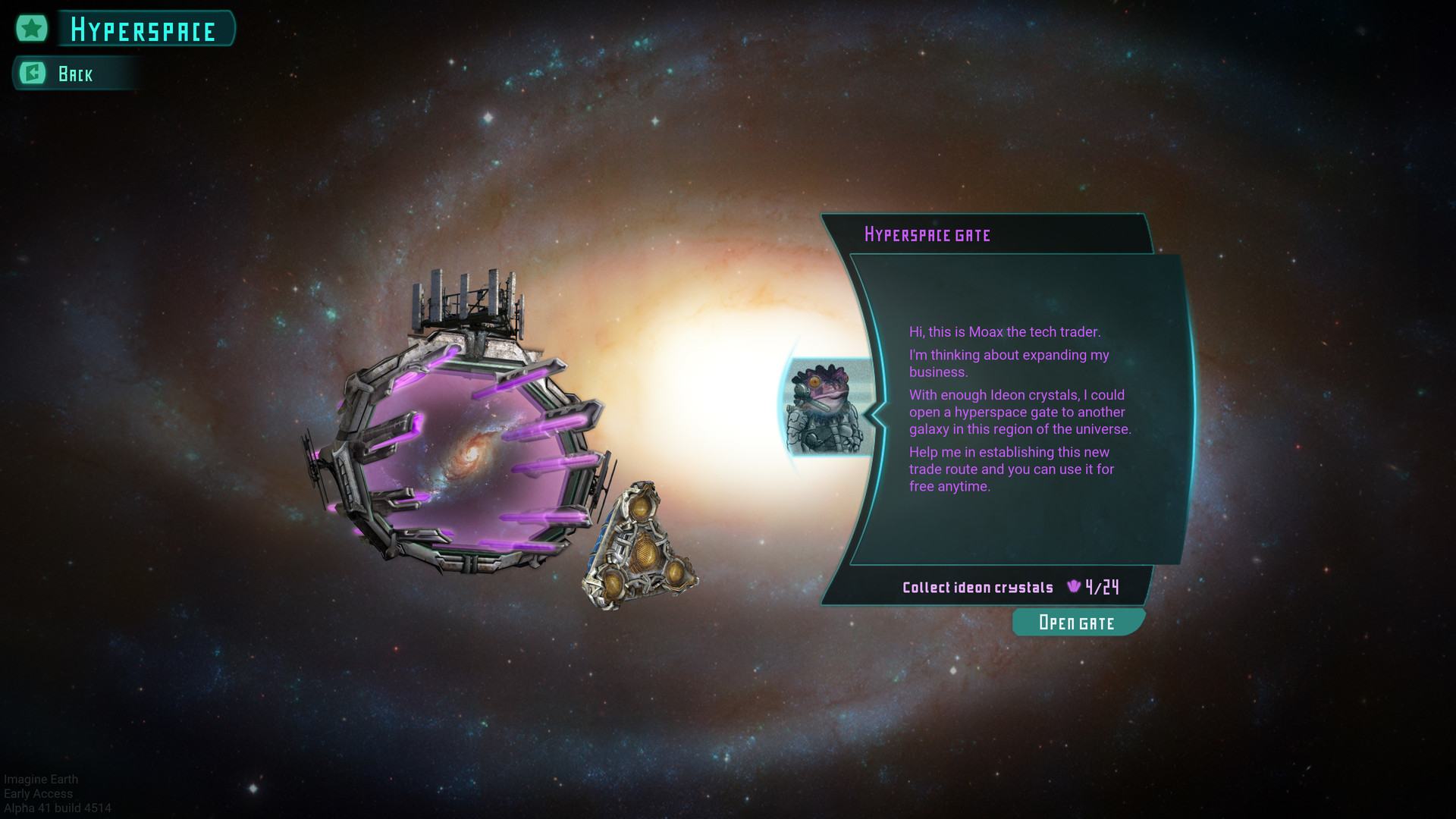The height and width of the screenshot is (819, 1456).
Task: Click the star icon beside Hyperspace title
Action: [x=32, y=29]
